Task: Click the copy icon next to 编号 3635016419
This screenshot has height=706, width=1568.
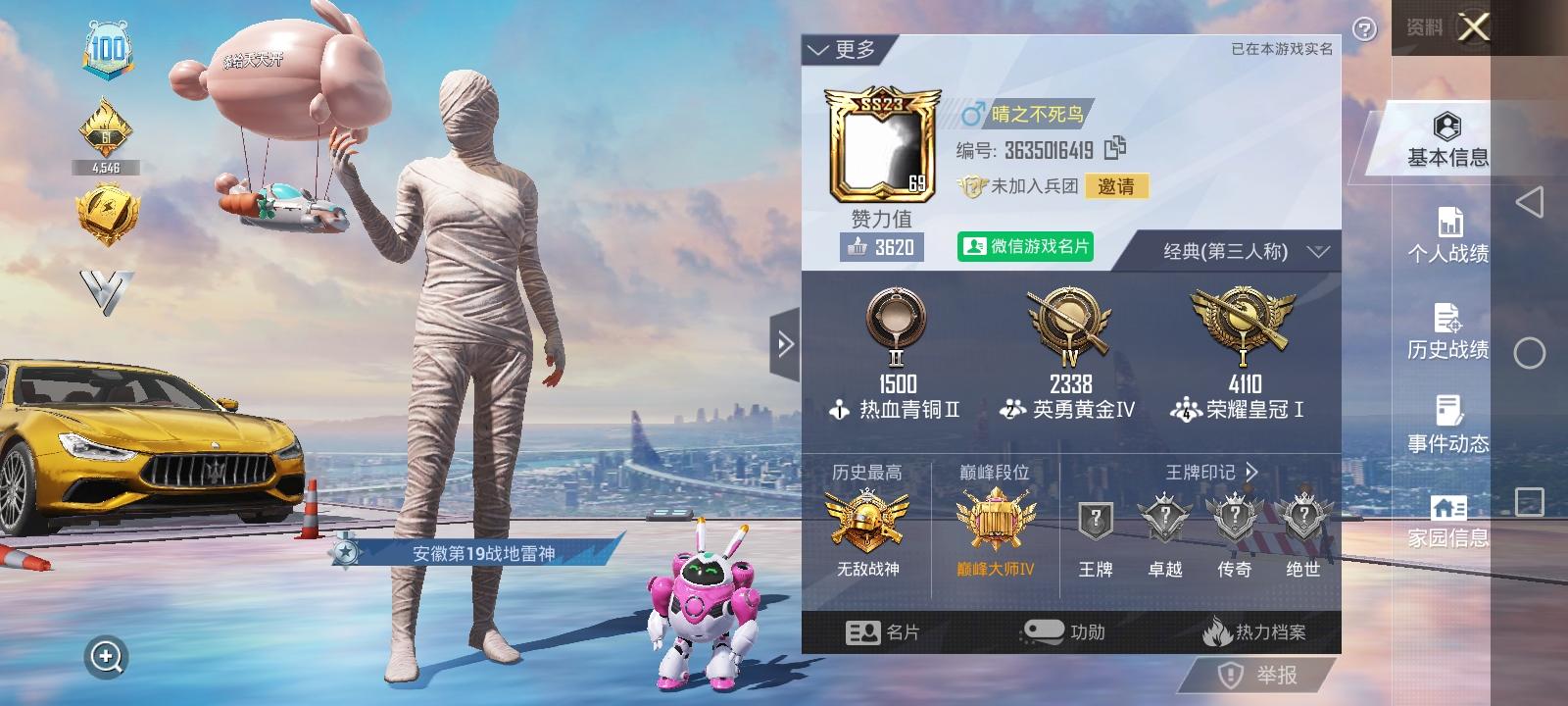Action: coord(1117,149)
